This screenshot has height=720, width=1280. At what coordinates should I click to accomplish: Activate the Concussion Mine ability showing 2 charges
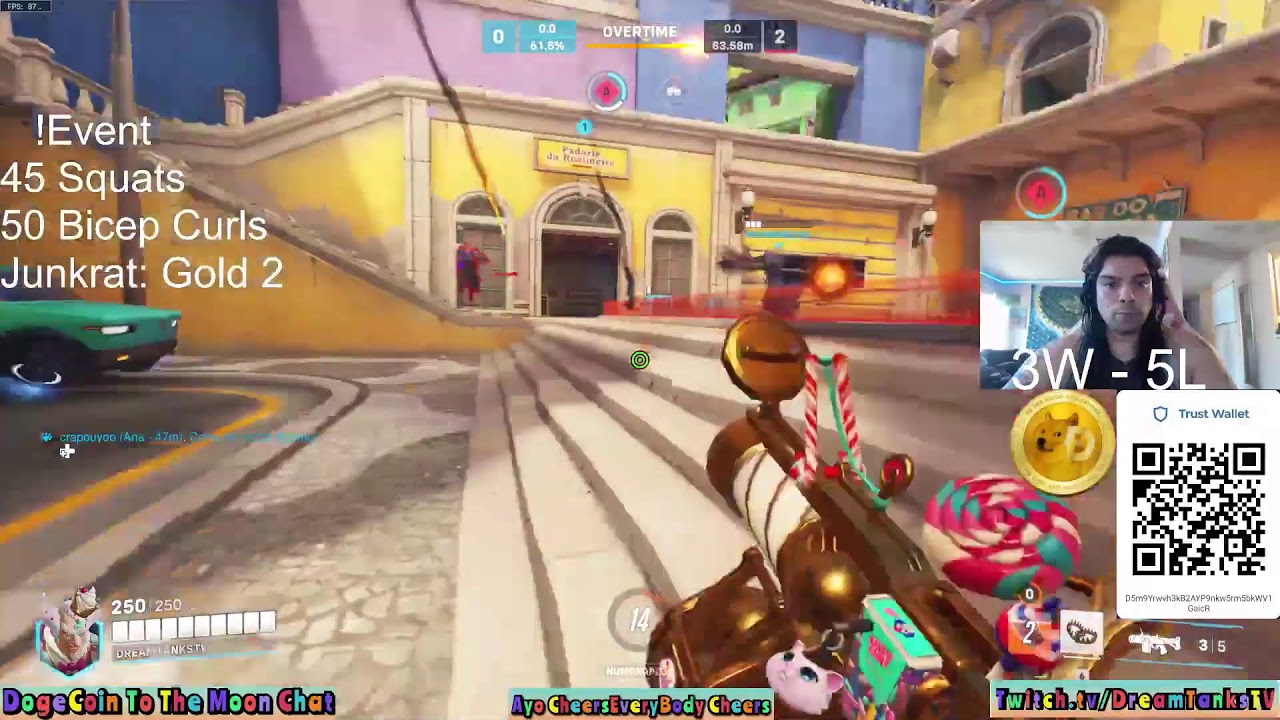pos(1028,632)
